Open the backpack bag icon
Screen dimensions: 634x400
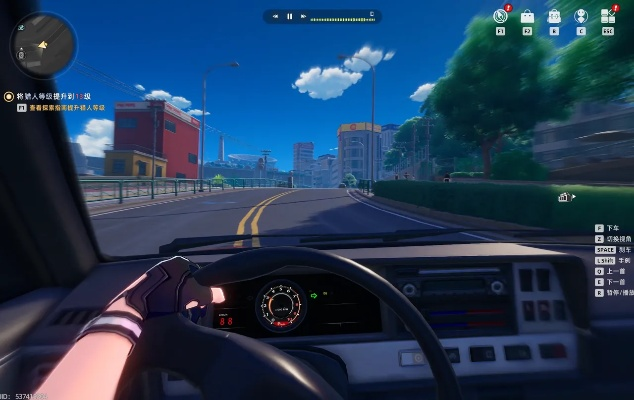(527, 16)
